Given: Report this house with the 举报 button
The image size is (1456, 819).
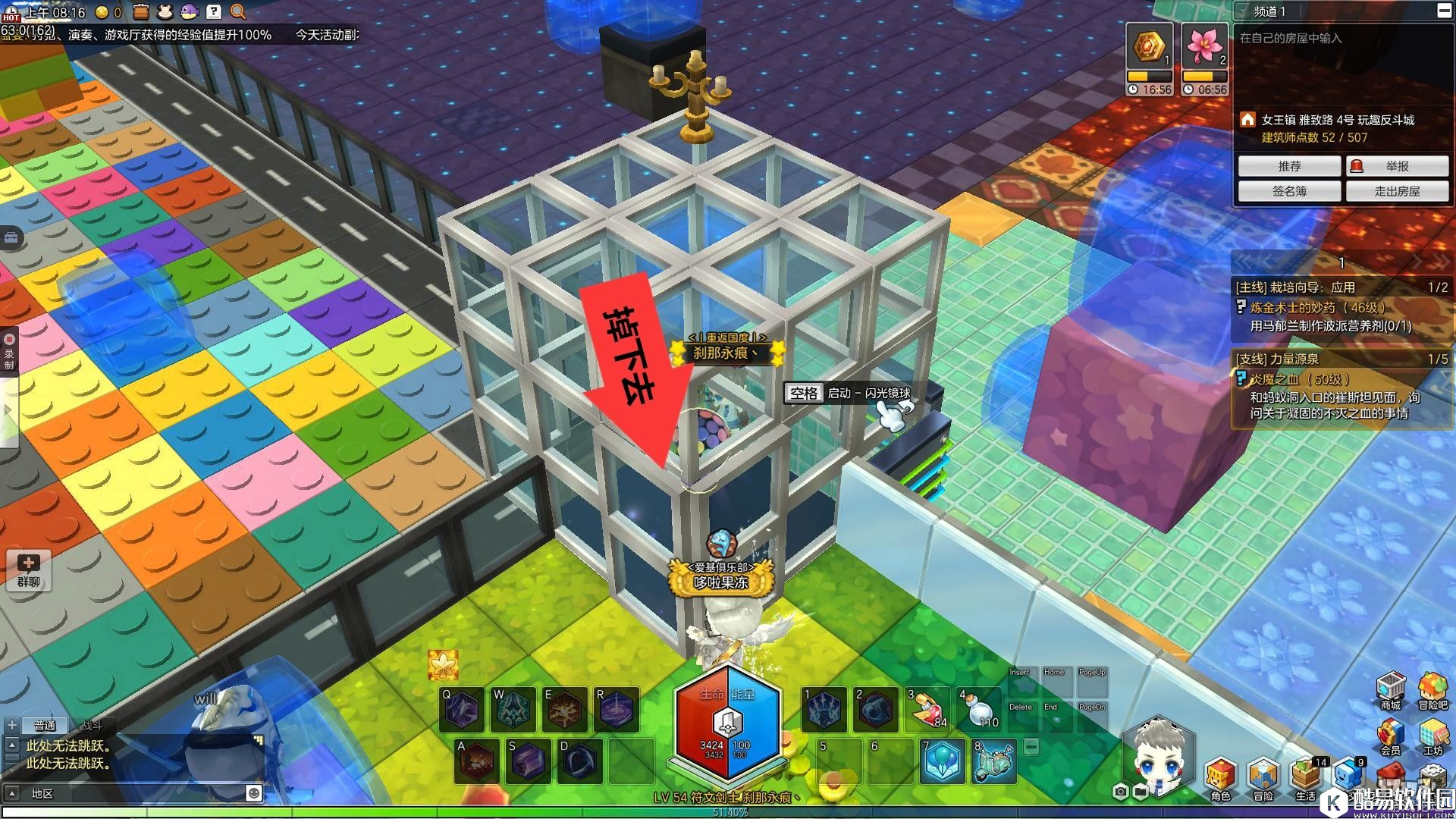Looking at the screenshot, I should tap(1397, 166).
